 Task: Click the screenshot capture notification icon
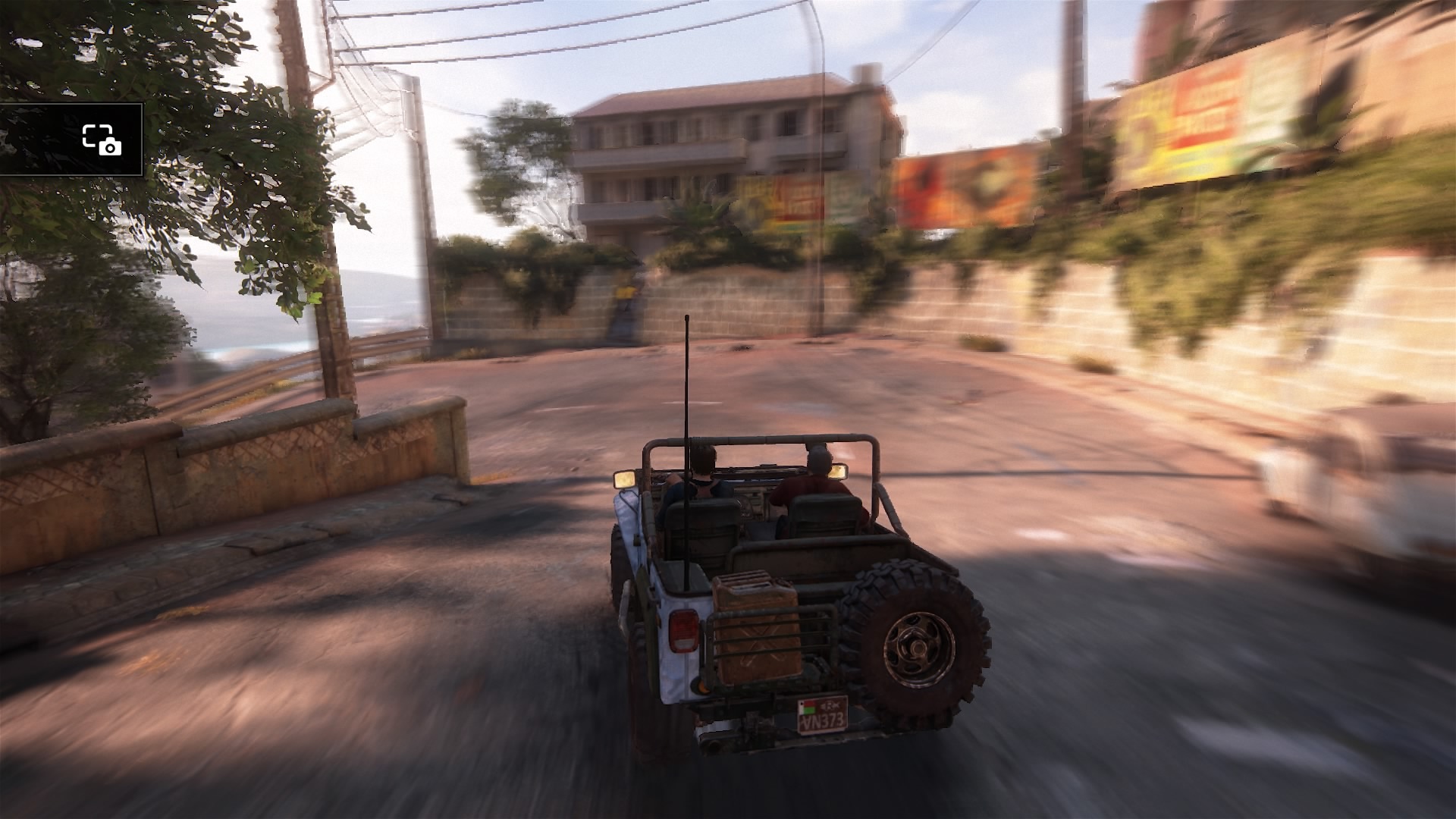pyautogui.click(x=102, y=140)
